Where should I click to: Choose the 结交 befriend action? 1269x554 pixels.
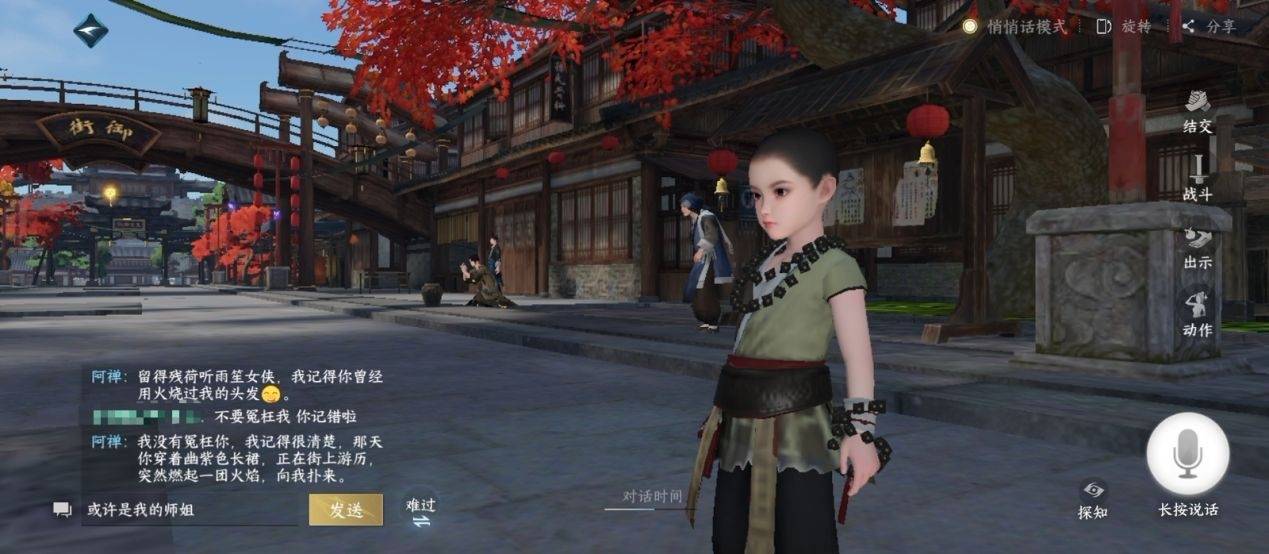1197,110
